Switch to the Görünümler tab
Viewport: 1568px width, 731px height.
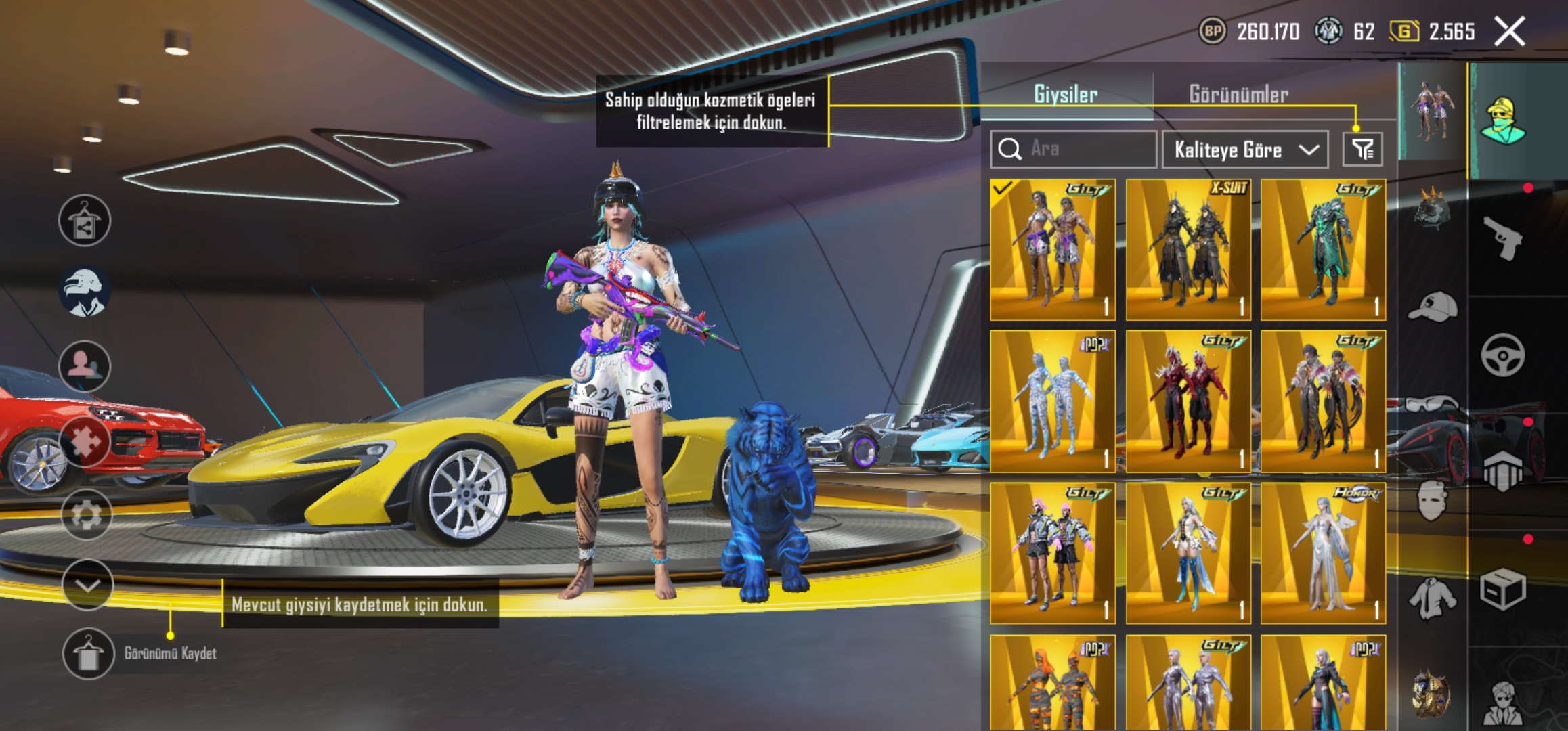tap(1238, 94)
